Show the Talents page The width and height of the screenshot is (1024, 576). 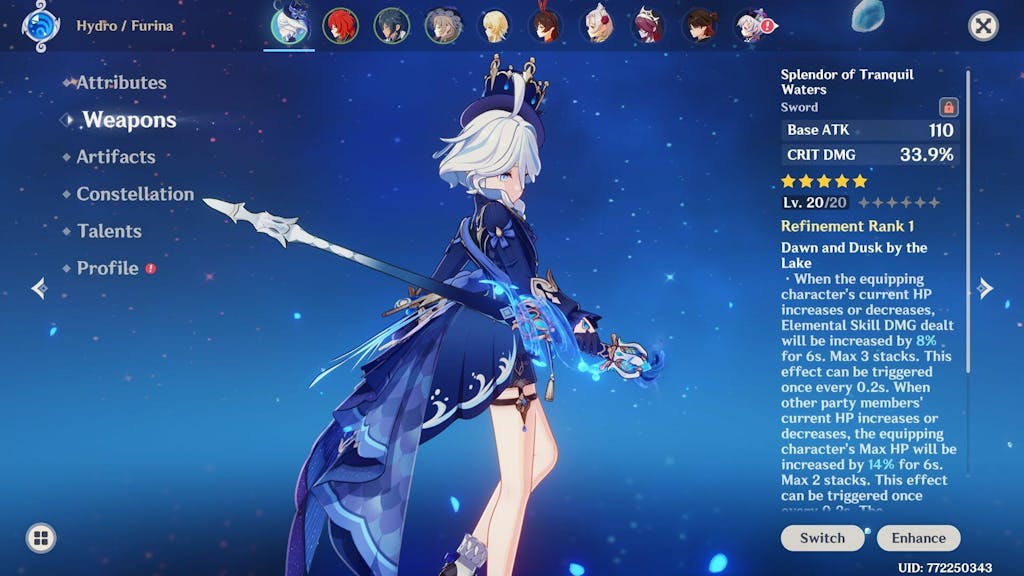click(109, 231)
